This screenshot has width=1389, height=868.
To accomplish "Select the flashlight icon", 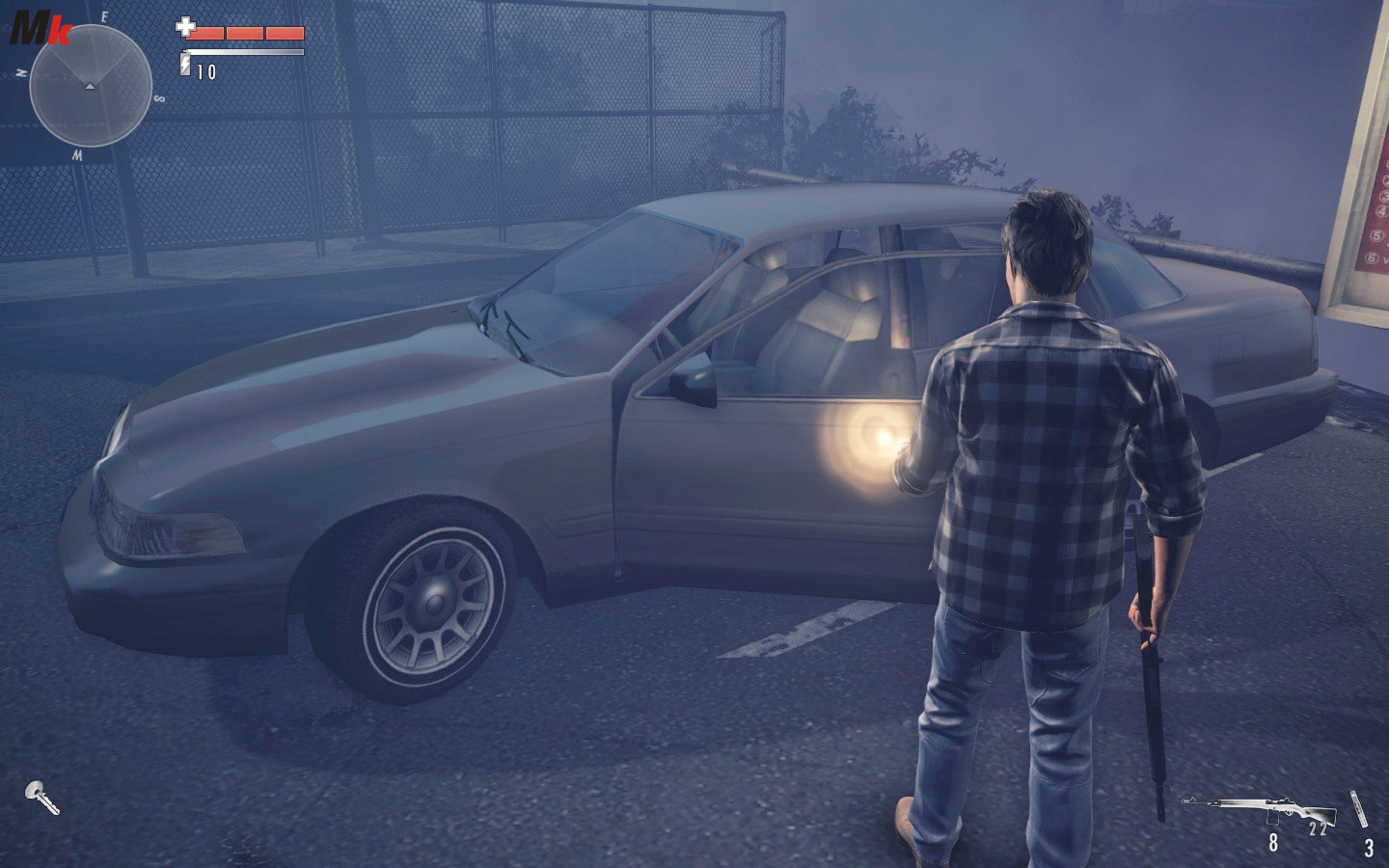I will [x=41, y=798].
